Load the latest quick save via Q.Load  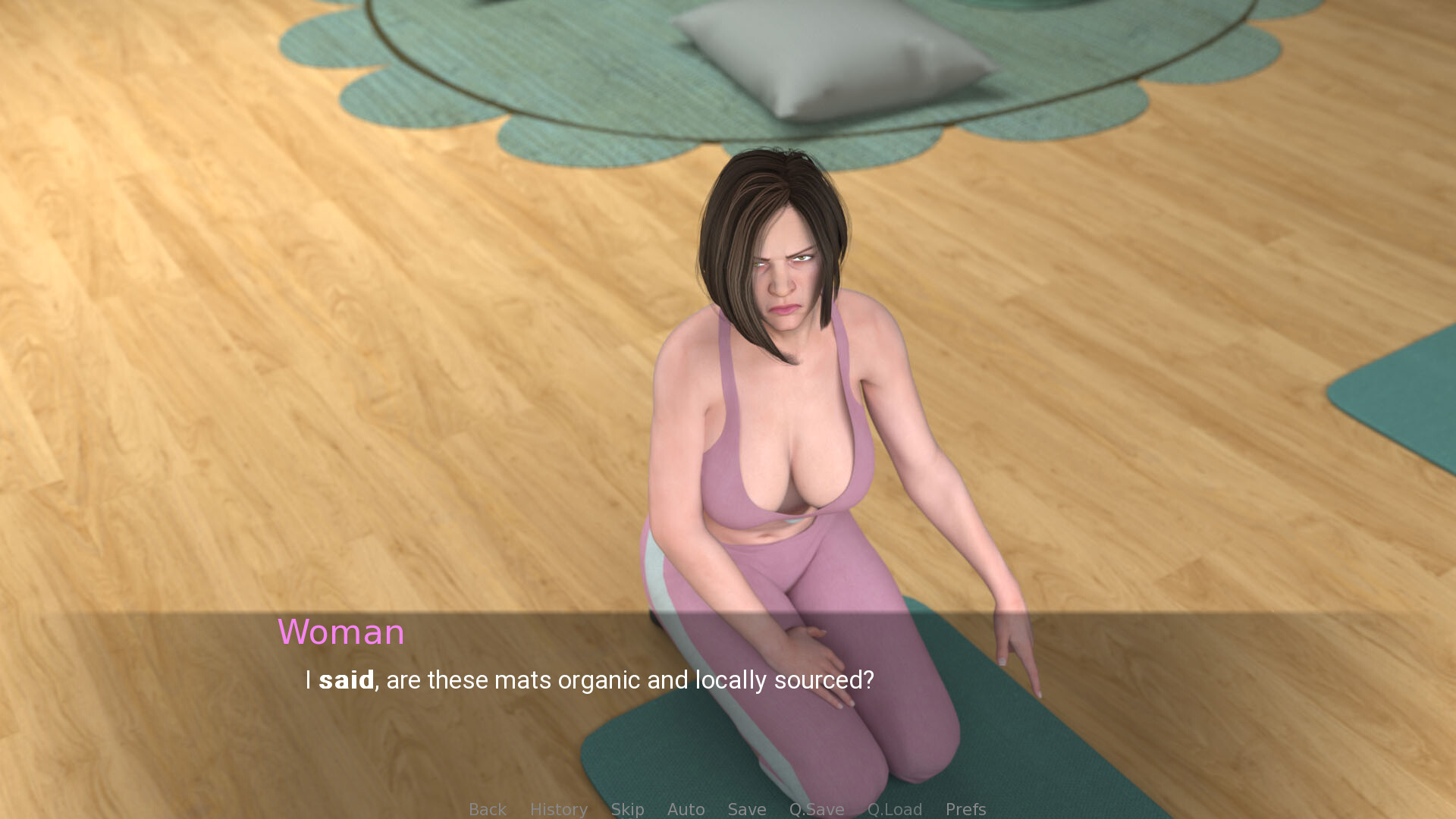click(x=895, y=808)
